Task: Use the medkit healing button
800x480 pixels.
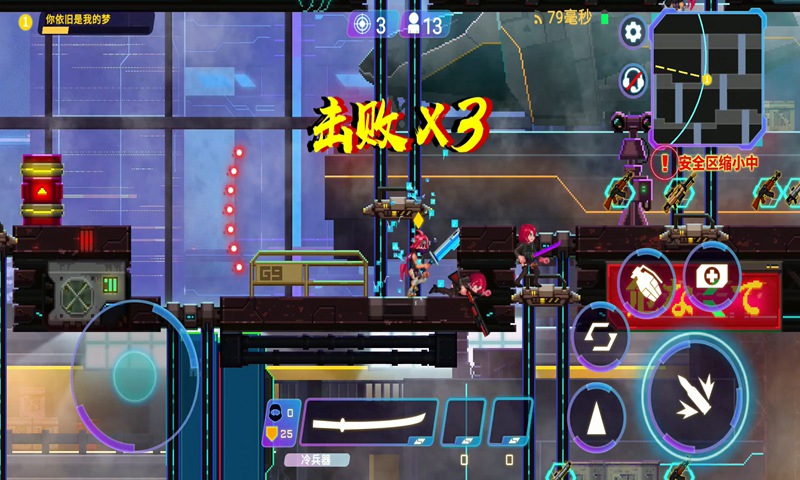Action: tap(711, 275)
